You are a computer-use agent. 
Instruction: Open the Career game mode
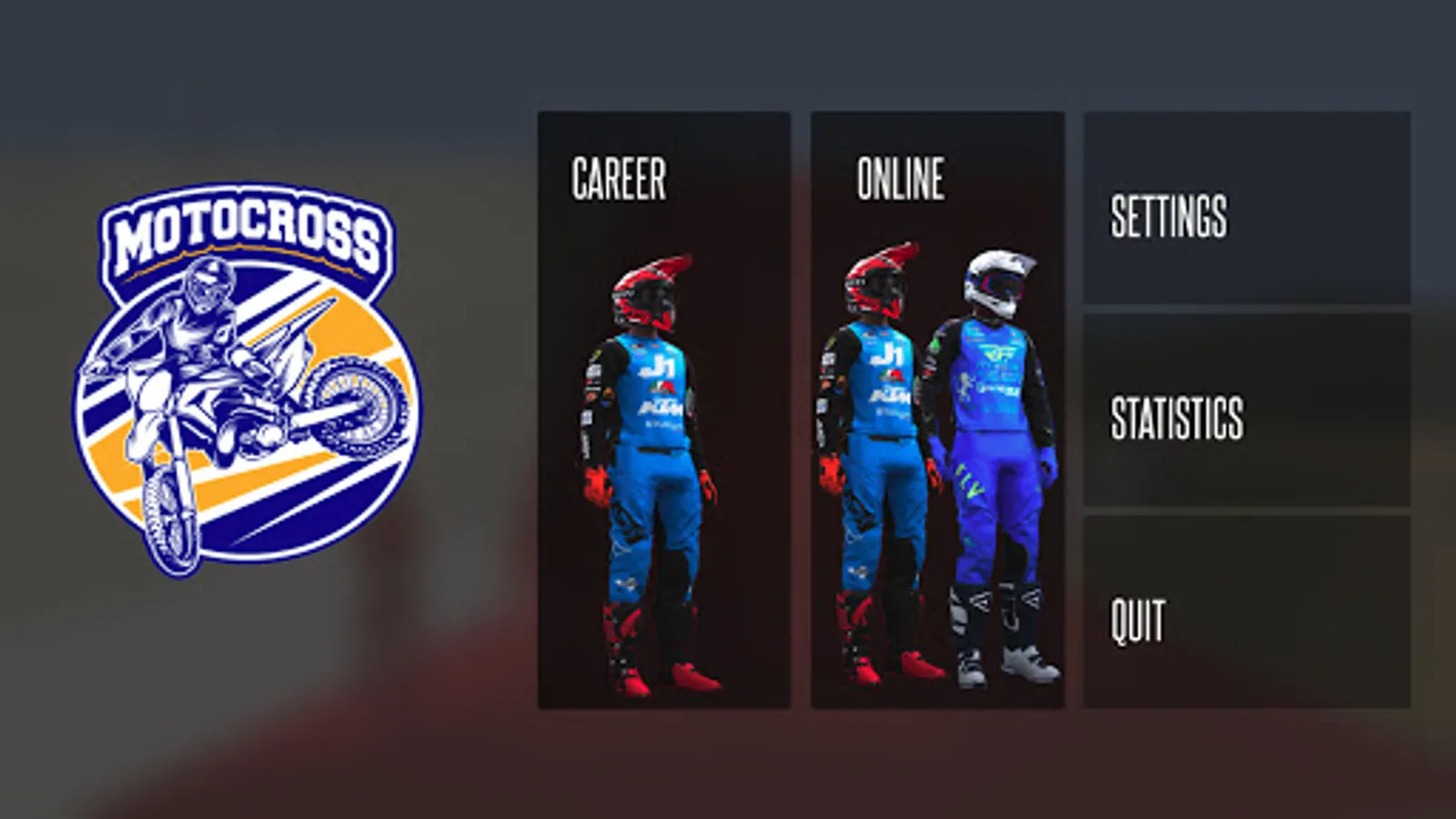(x=619, y=178)
